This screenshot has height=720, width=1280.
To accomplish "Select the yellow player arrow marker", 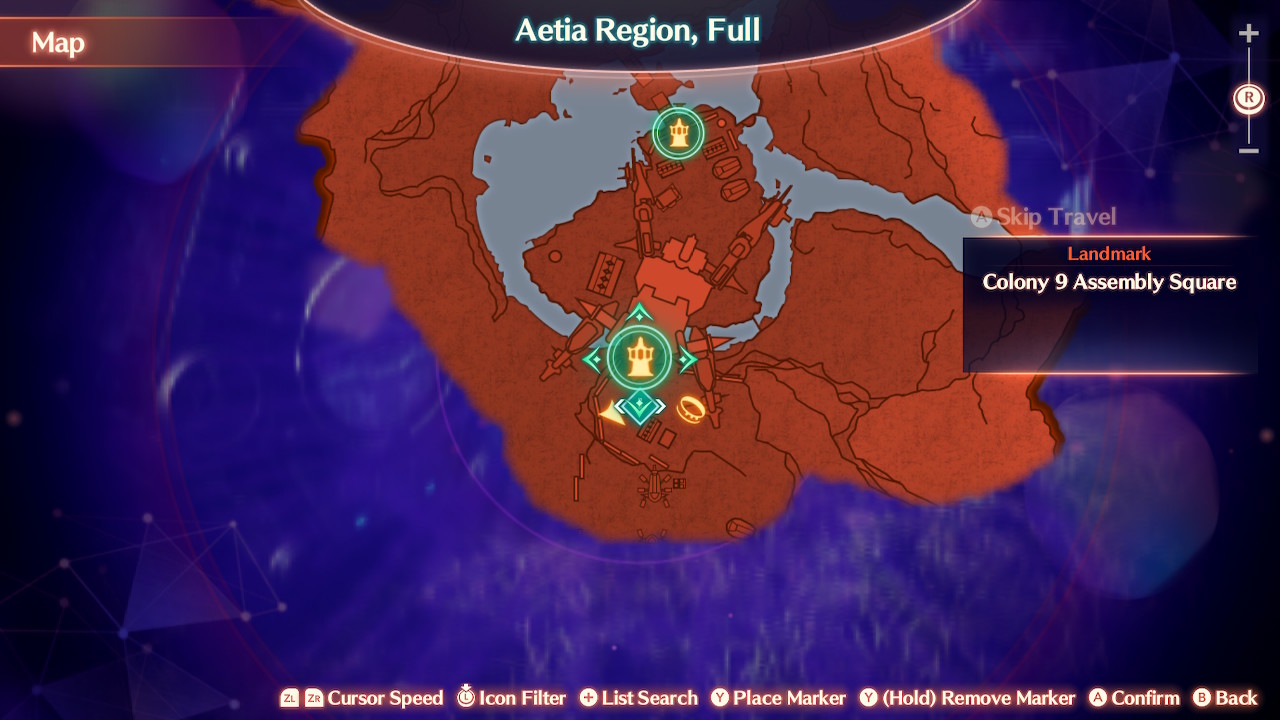I will click(x=611, y=411).
